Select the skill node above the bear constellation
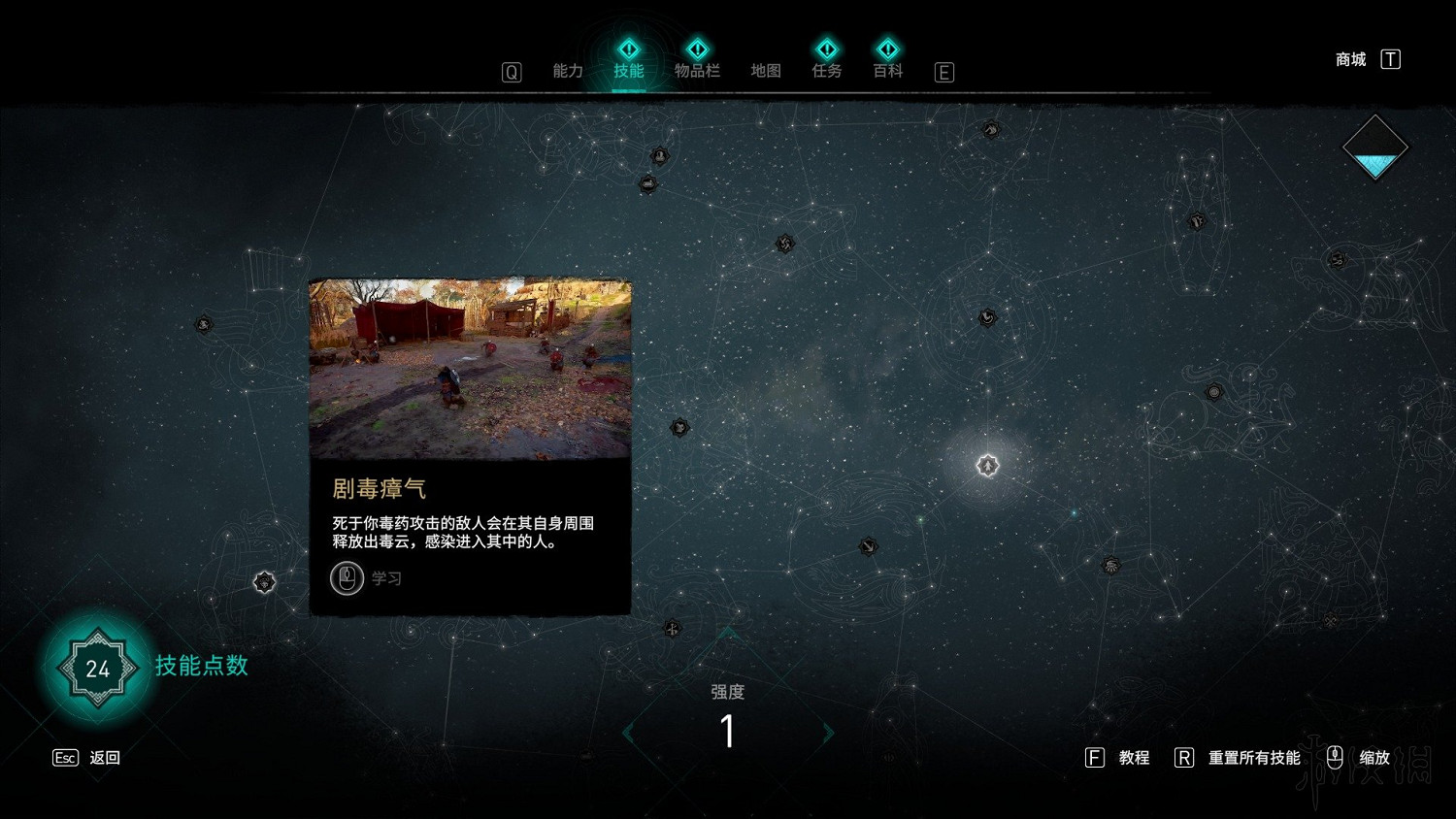Image resolution: width=1456 pixels, height=819 pixels. pos(1196,219)
